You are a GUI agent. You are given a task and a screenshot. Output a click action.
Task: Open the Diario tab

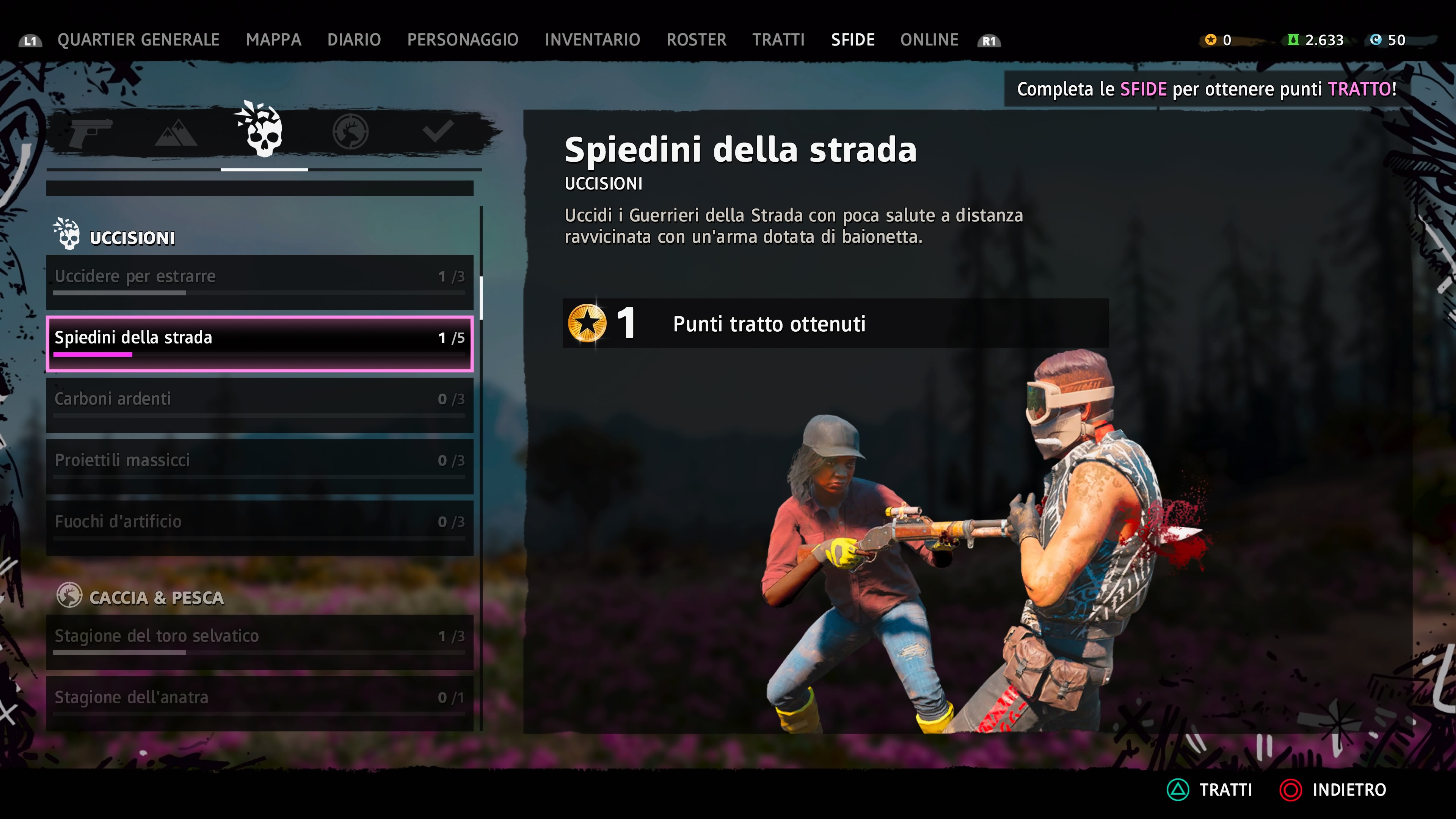click(354, 40)
